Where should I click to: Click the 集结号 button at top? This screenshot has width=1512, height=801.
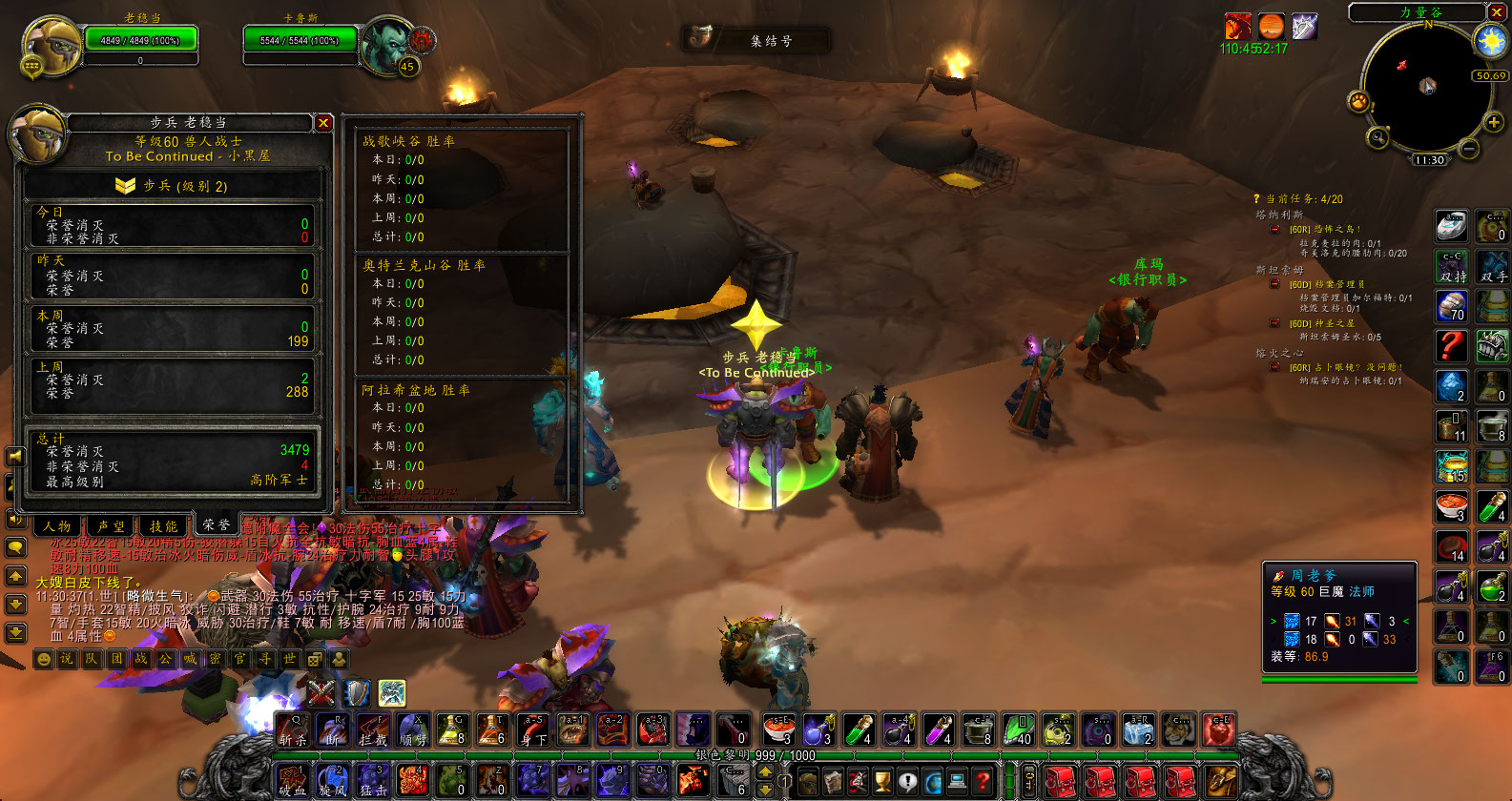pos(756,40)
